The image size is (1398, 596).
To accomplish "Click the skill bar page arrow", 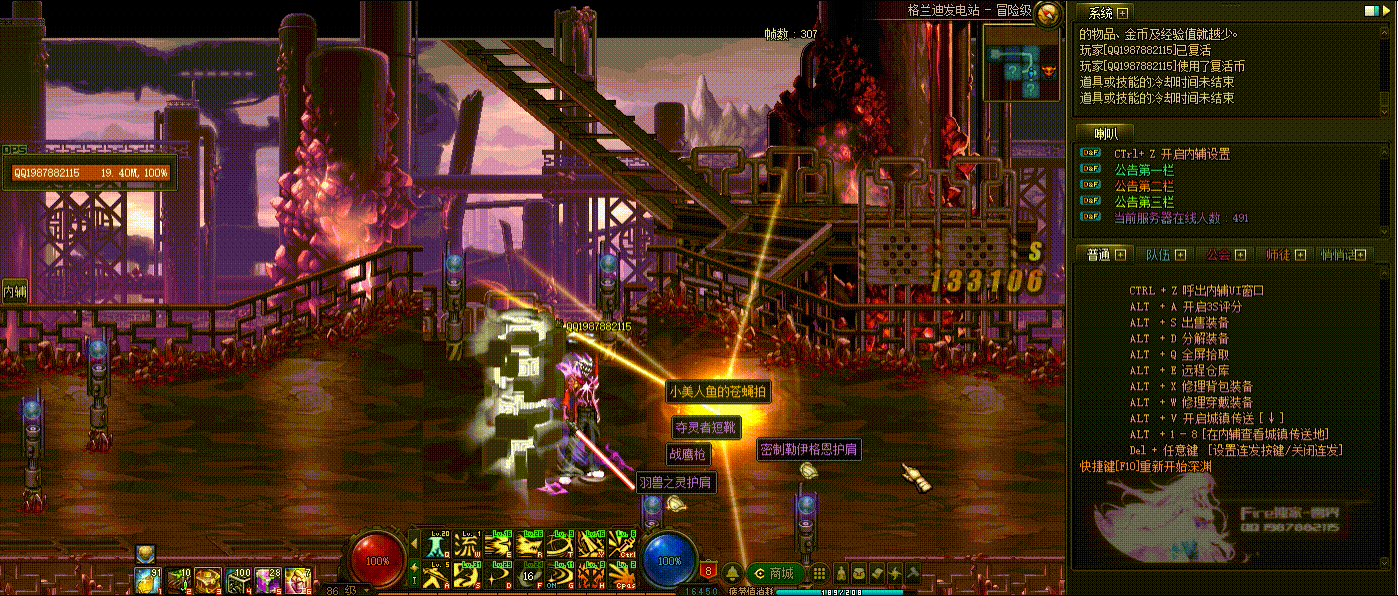I will click(x=415, y=545).
